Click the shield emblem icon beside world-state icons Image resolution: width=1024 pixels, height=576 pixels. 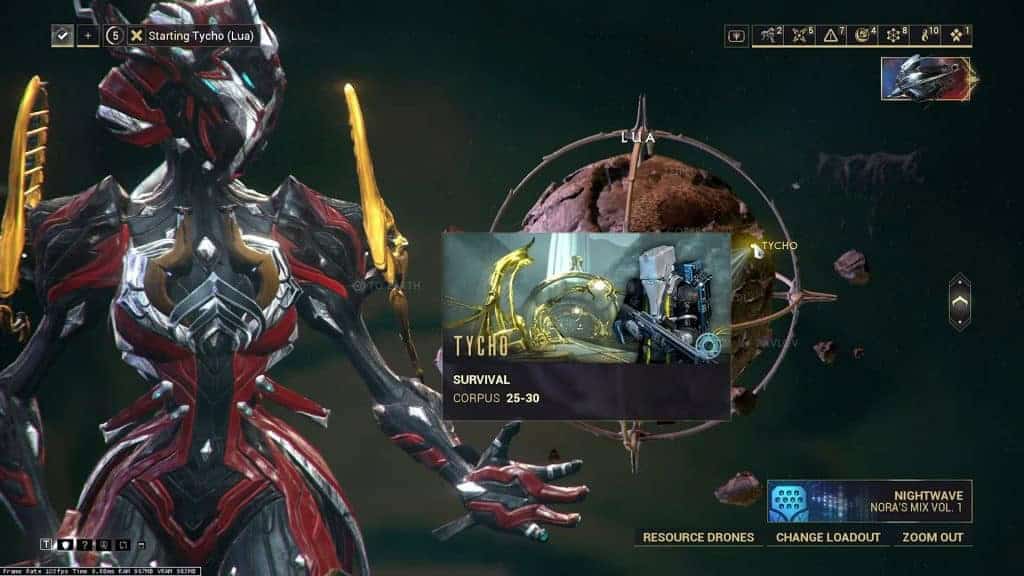click(737, 36)
